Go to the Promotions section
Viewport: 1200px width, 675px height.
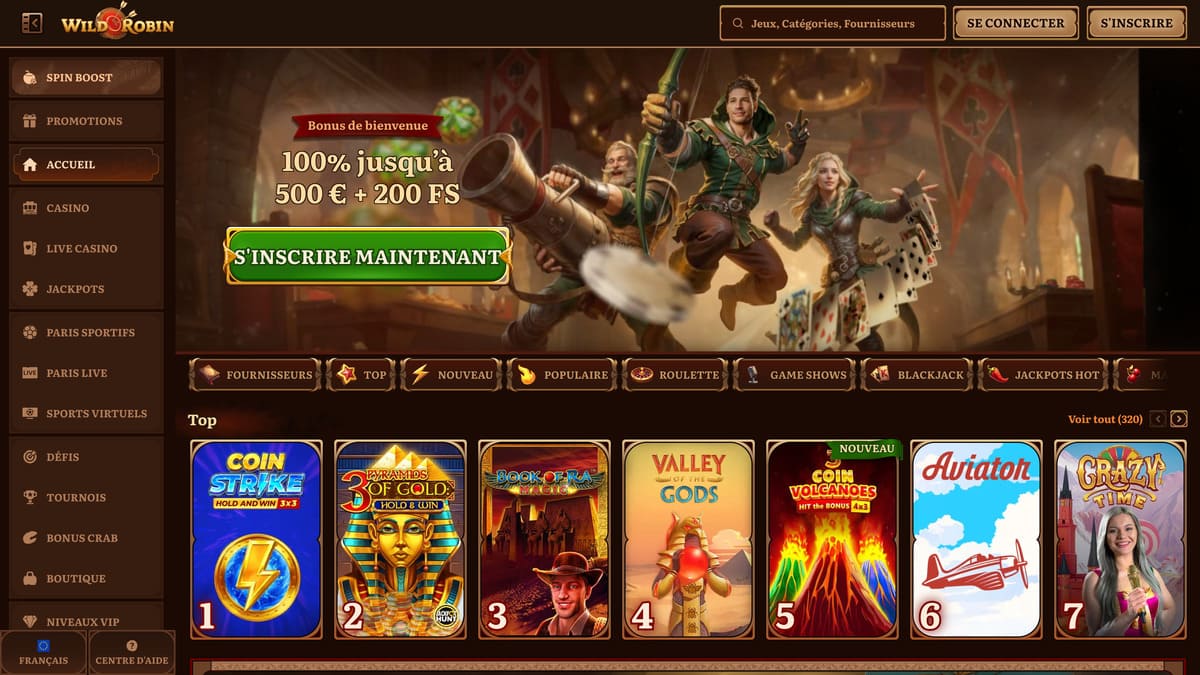86,121
